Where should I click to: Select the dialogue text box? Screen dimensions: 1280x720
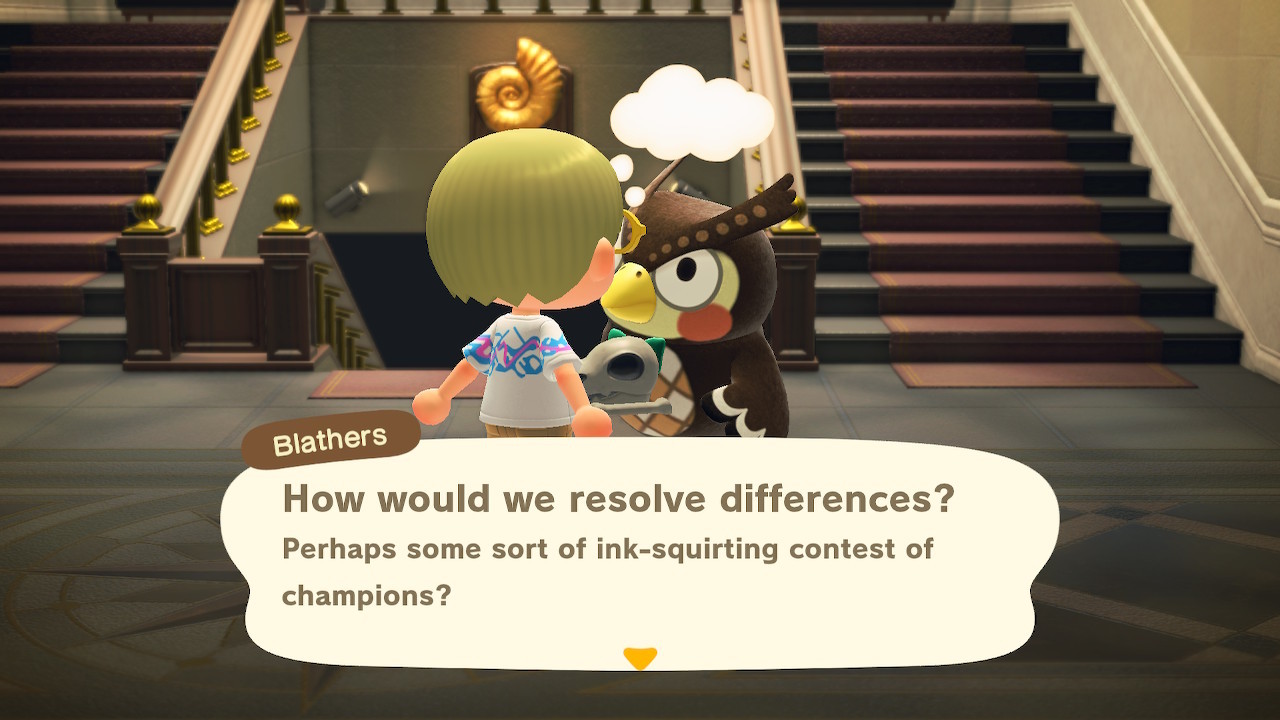[640, 550]
